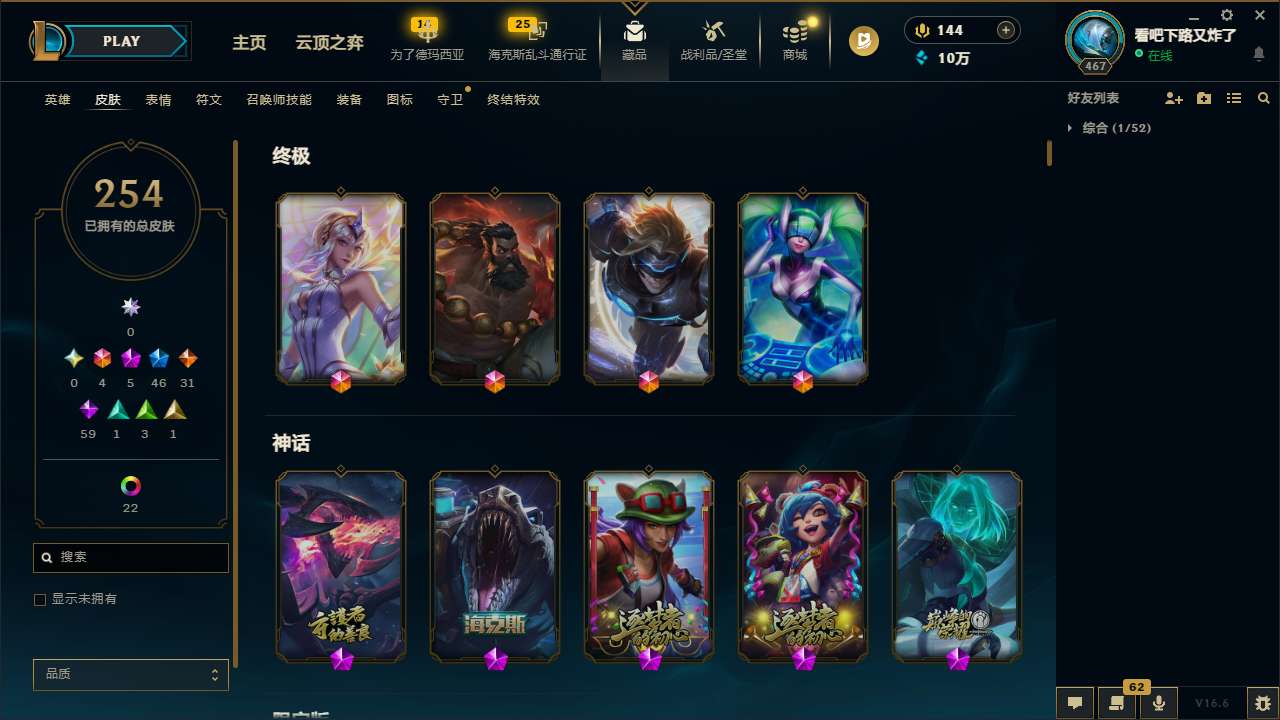Viewport: 1280px width, 720px height.
Task: Open the 战利品/圣堂 loot icon
Action: click(712, 40)
